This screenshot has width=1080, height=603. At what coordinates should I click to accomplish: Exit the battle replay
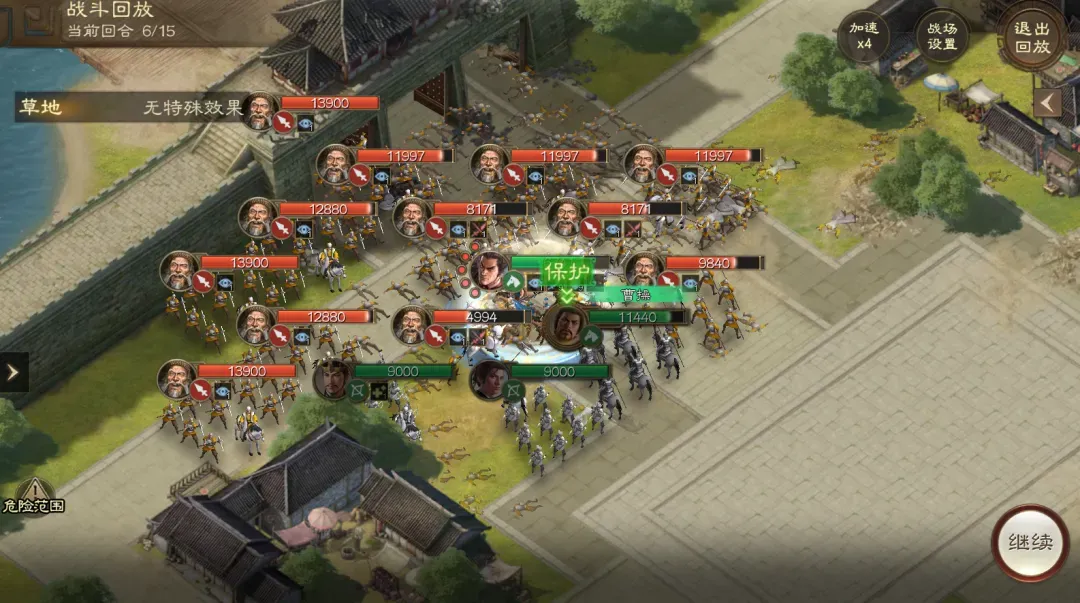pyautogui.click(x=1032, y=39)
